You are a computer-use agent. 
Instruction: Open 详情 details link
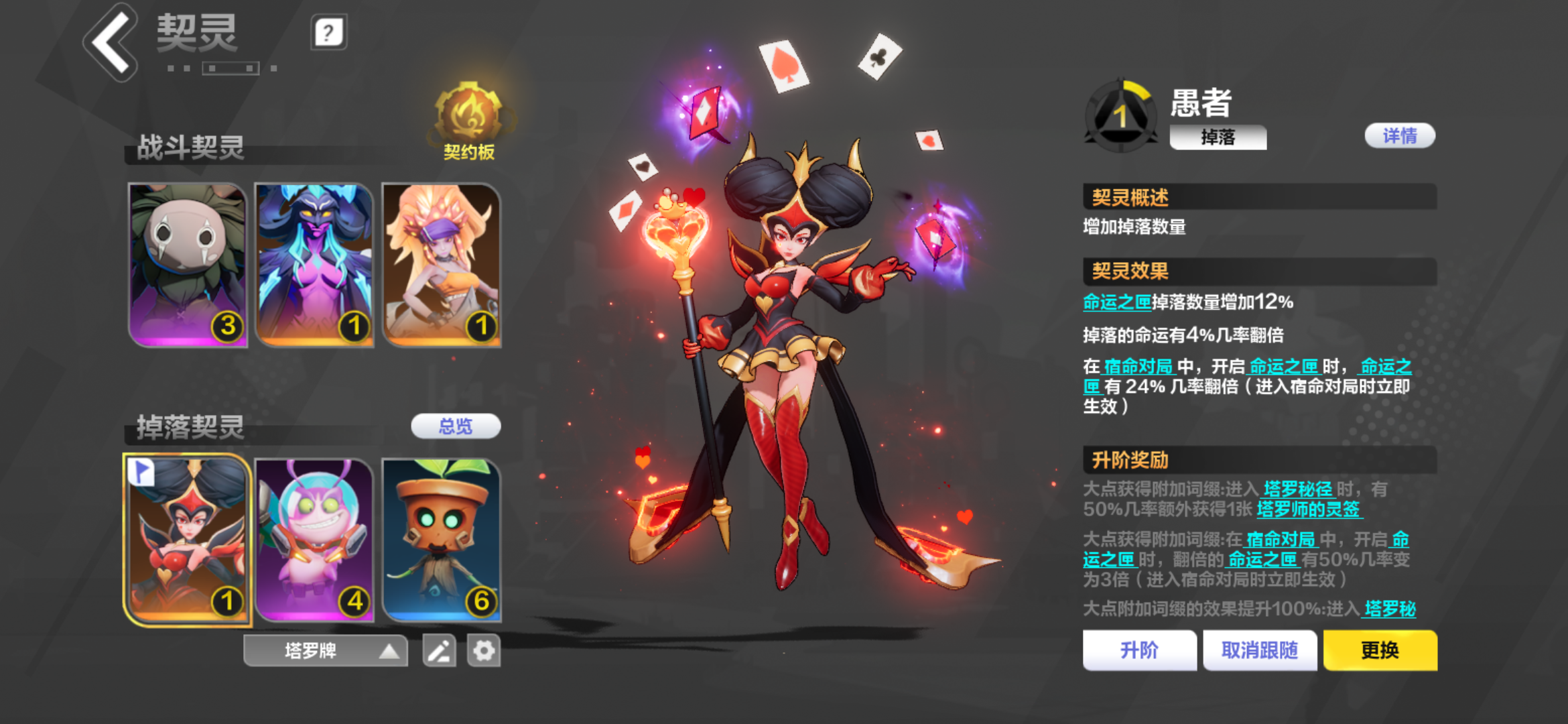[1400, 136]
